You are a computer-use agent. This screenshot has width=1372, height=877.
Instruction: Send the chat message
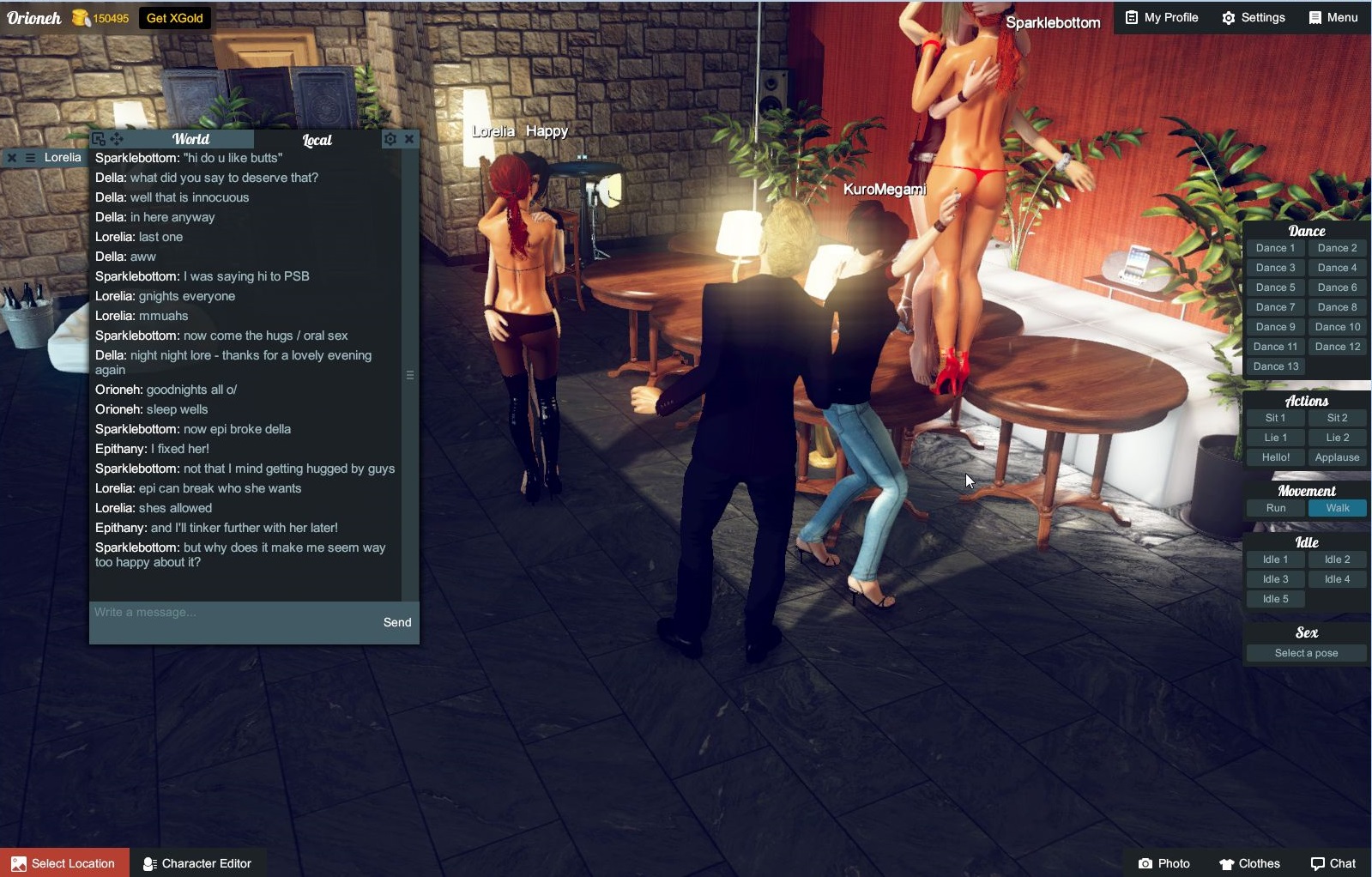pyautogui.click(x=396, y=622)
